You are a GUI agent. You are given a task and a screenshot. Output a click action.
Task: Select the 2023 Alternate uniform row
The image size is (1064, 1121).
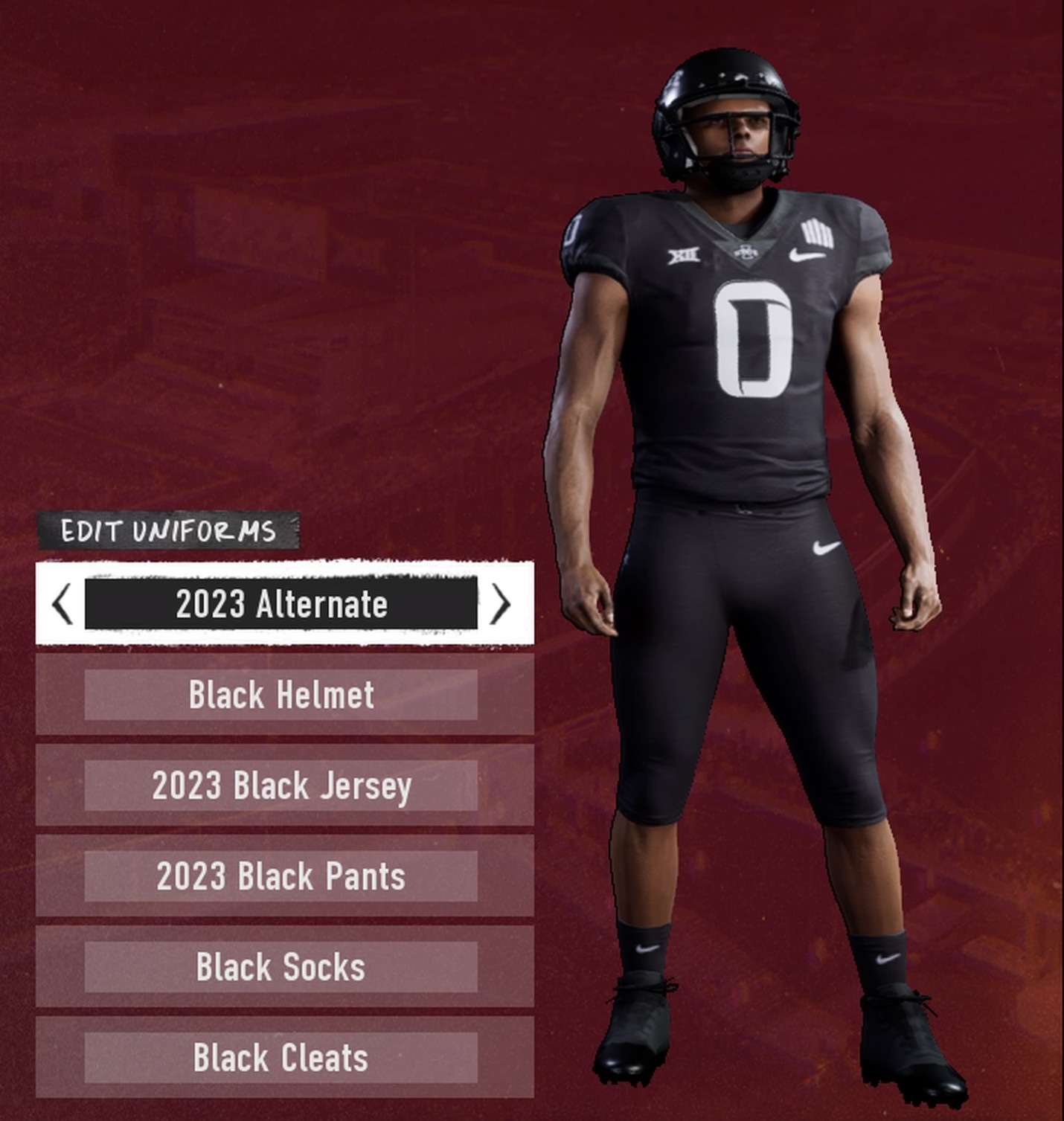point(281,604)
